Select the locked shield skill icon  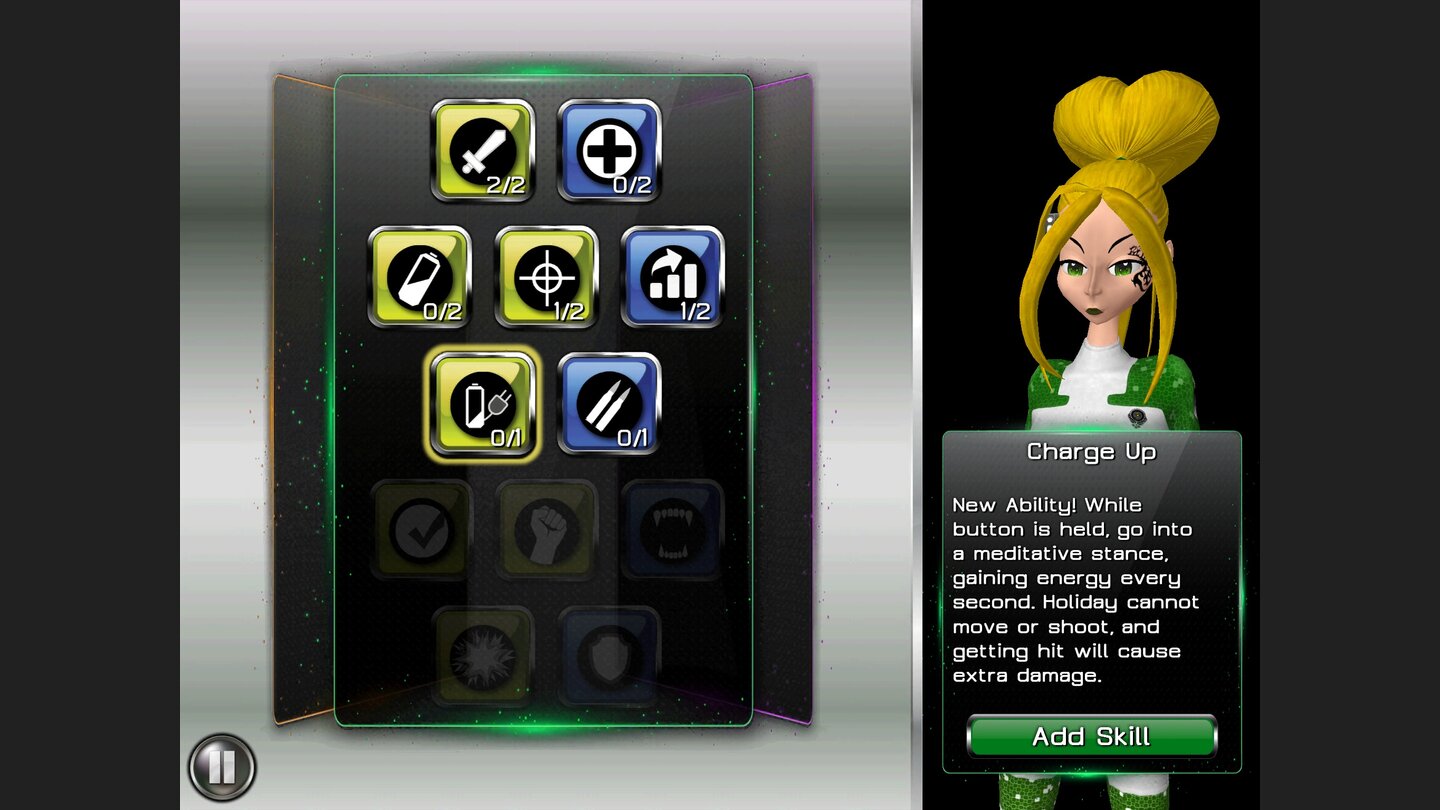point(610,655)
